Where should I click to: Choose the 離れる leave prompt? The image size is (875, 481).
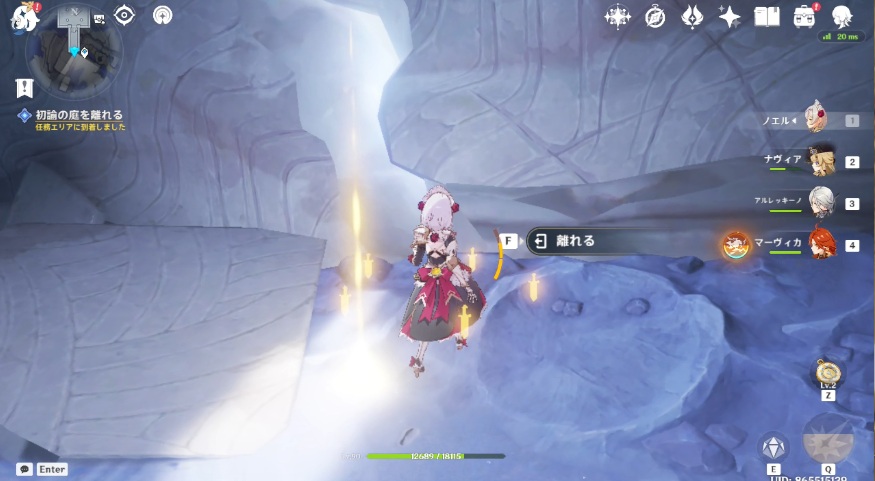click(x=574, y=241)
